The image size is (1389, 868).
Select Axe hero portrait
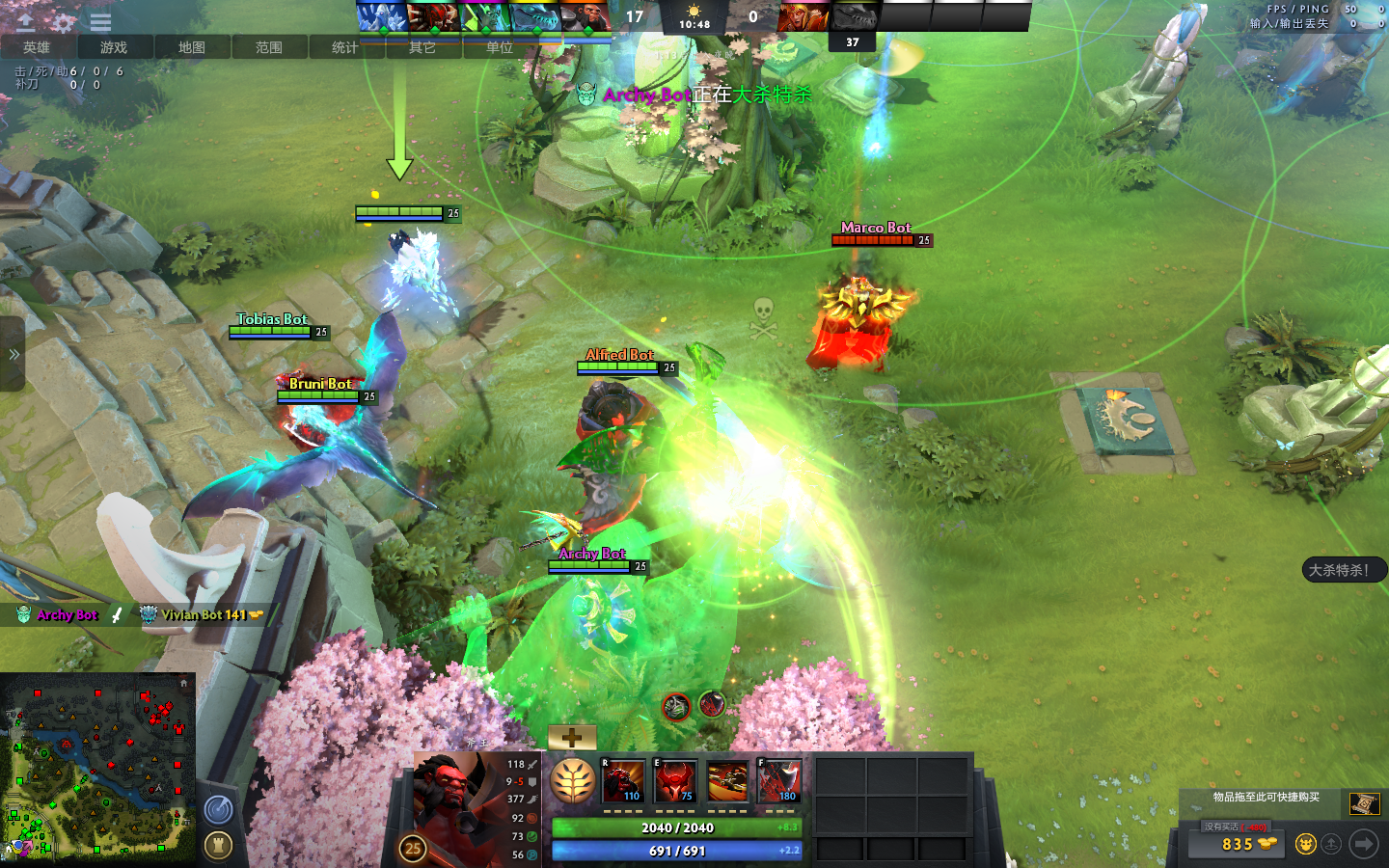tap(451, 805)
